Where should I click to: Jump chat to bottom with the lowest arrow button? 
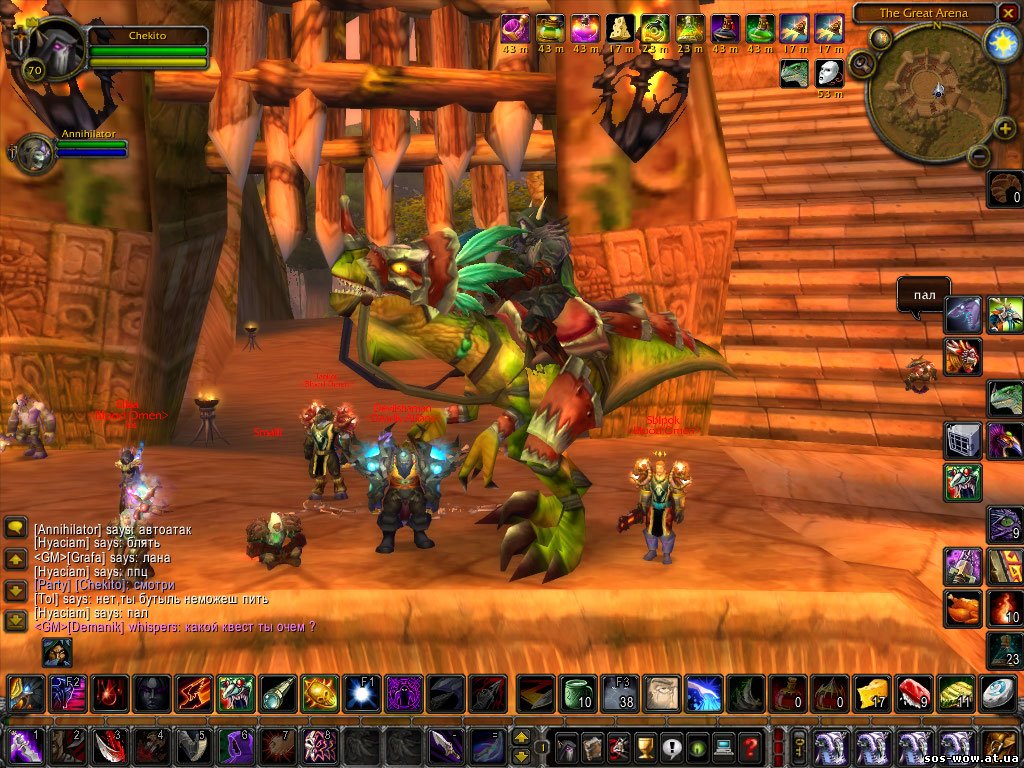(x=16, y=620)
